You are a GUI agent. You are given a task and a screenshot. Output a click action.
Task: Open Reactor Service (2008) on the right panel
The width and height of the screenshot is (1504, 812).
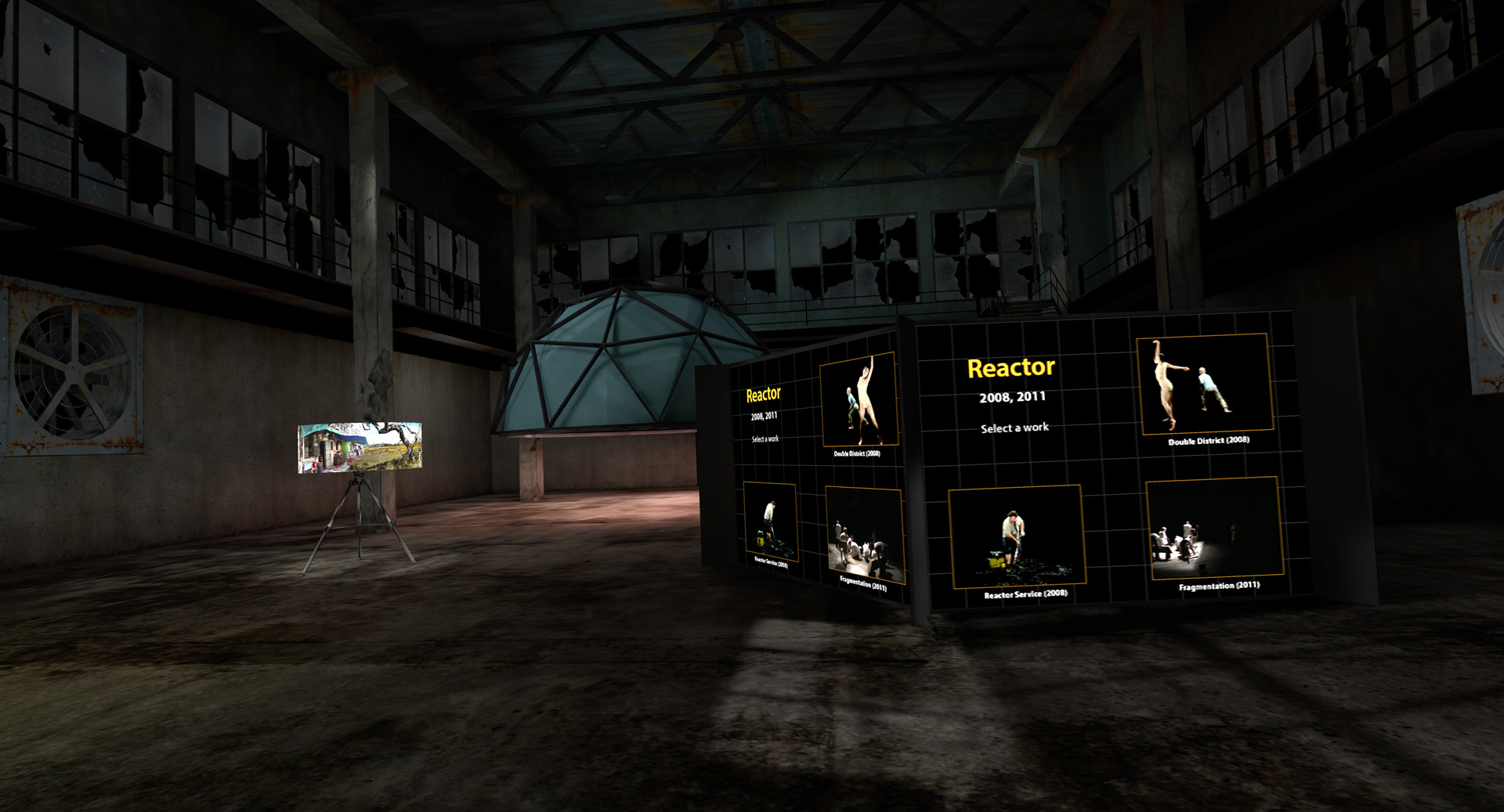point(1016,537)
